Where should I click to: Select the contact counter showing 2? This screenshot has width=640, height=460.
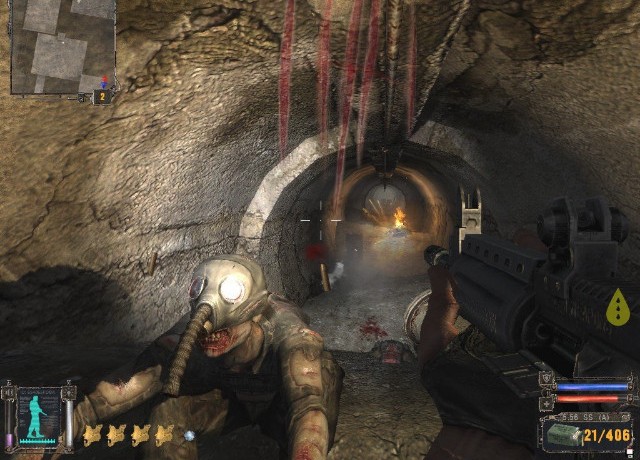pos(101,96)
